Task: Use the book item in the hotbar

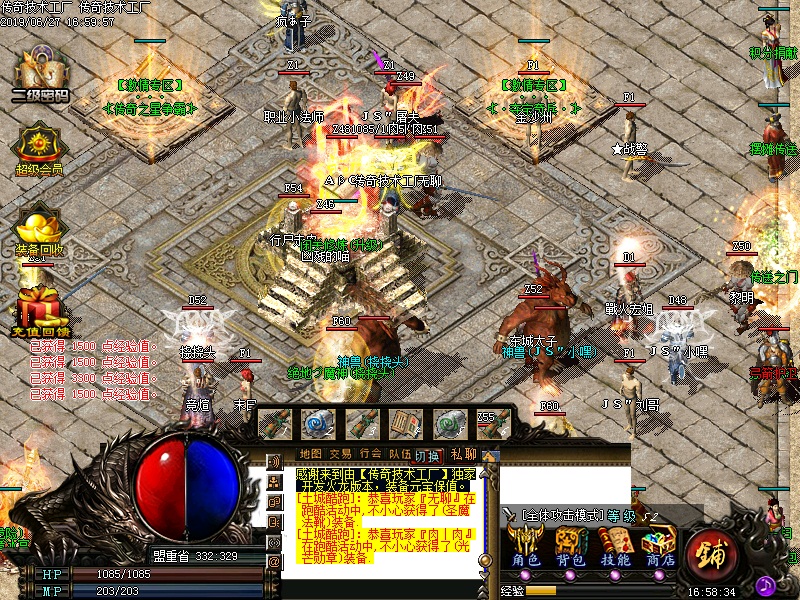Action: [405, 423]
